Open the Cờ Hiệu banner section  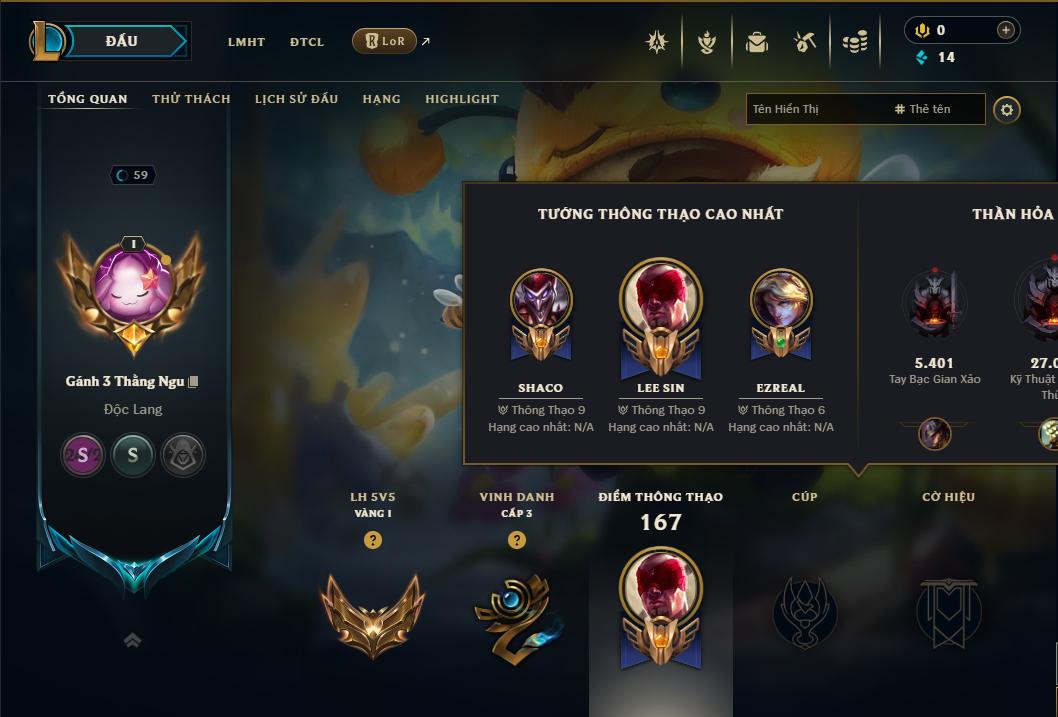(x=948, y=611)
